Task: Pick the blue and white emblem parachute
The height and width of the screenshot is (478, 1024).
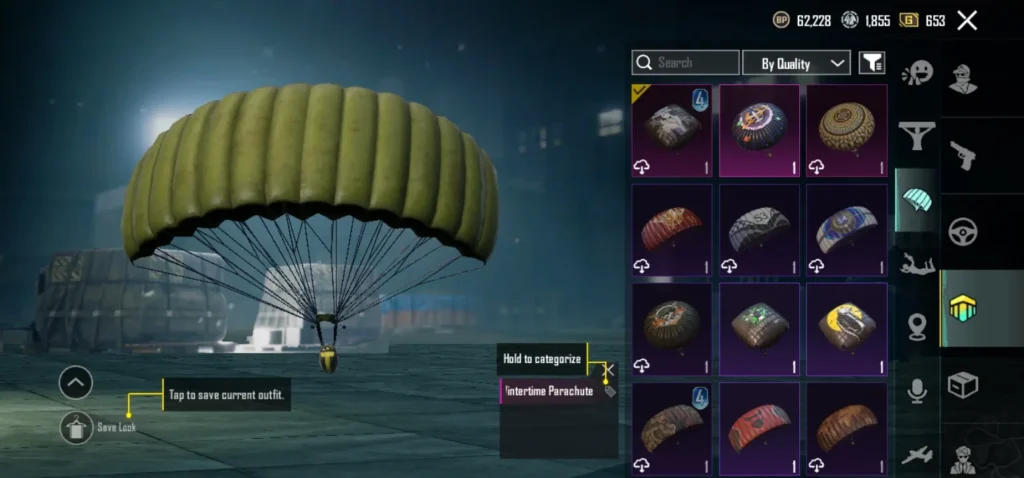Action: [846, 229]
